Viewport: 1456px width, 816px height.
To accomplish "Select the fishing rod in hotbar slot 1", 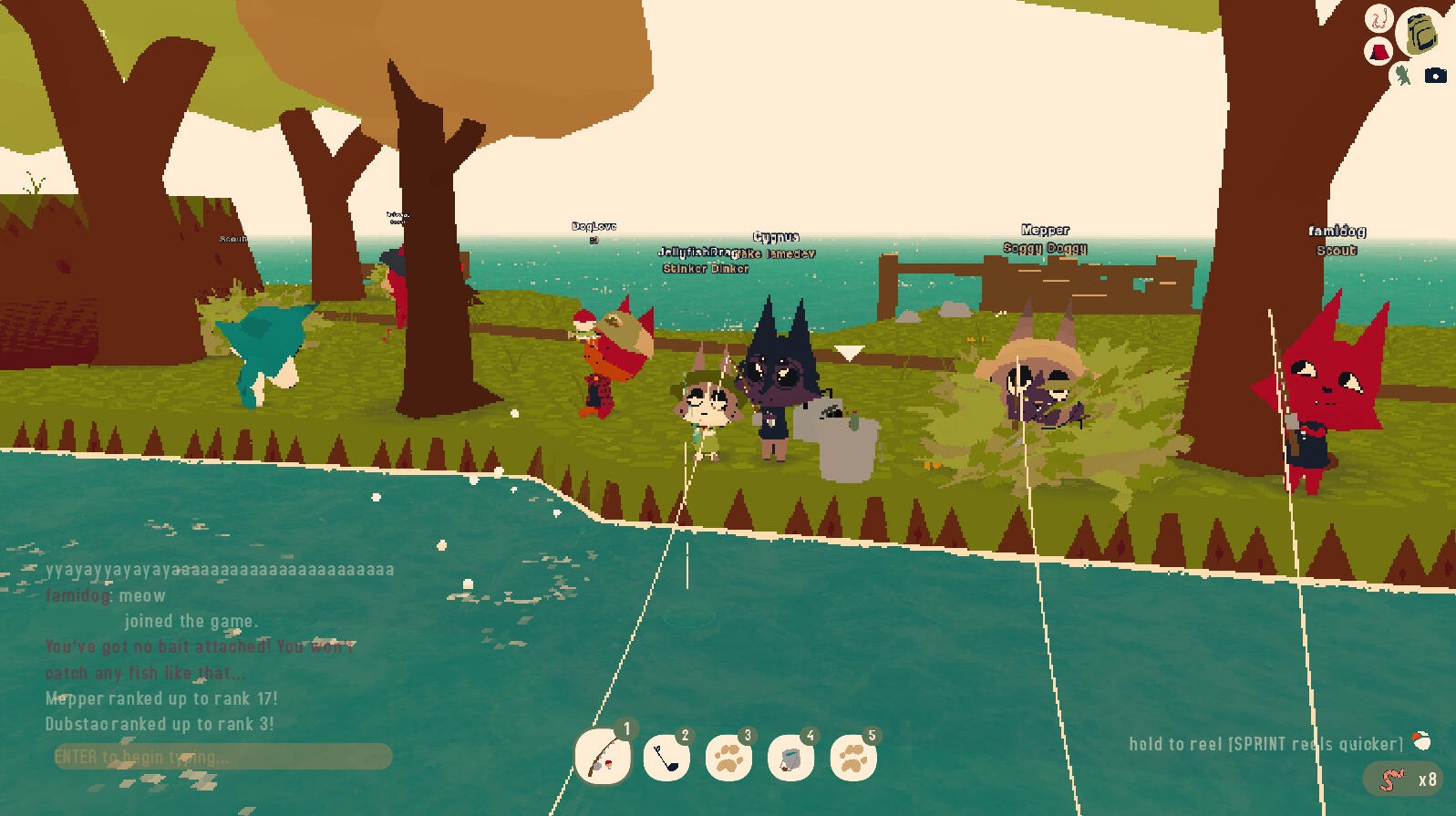I will [602, 757].
